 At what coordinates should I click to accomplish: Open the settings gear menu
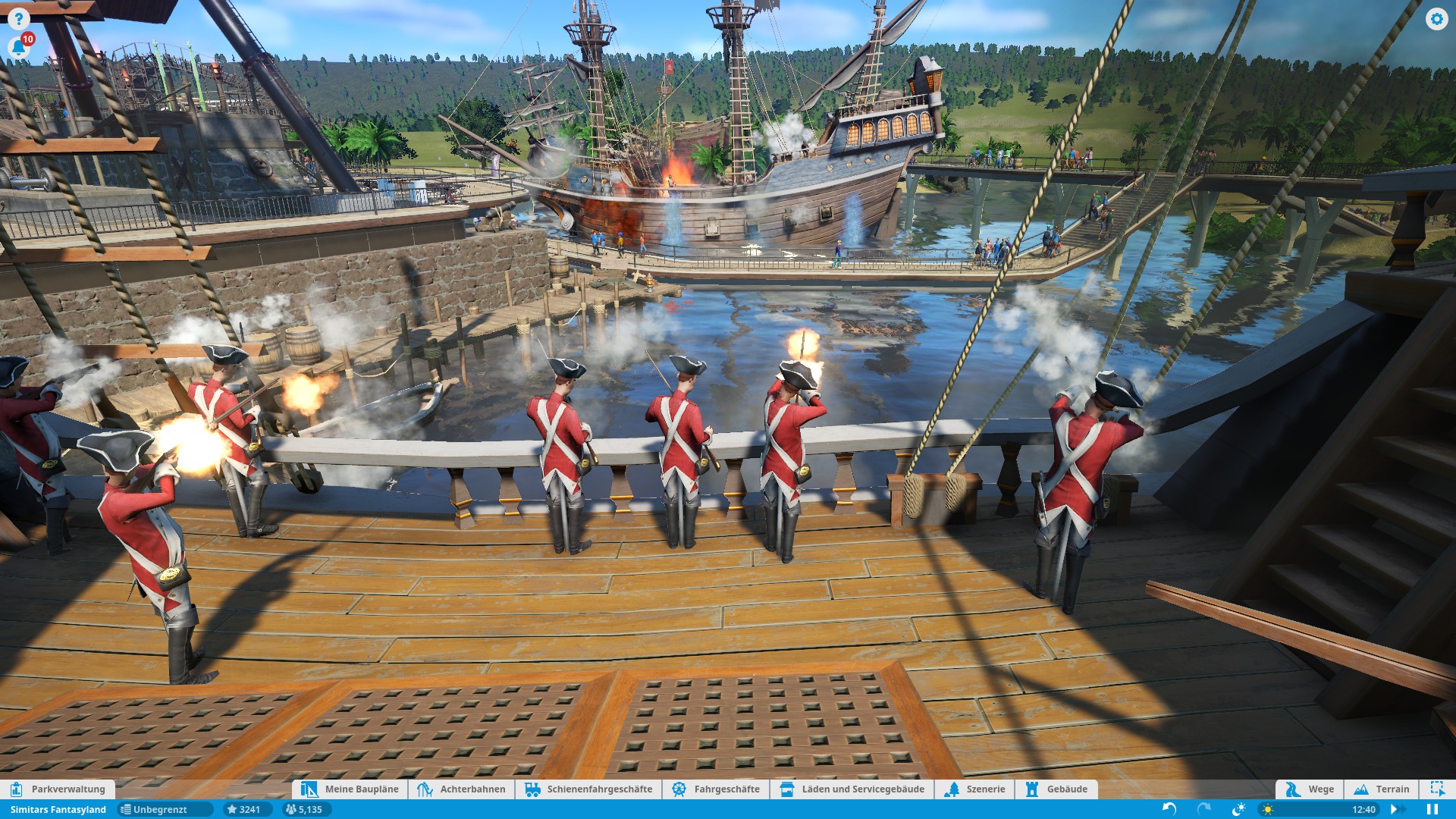(1436, 19)
